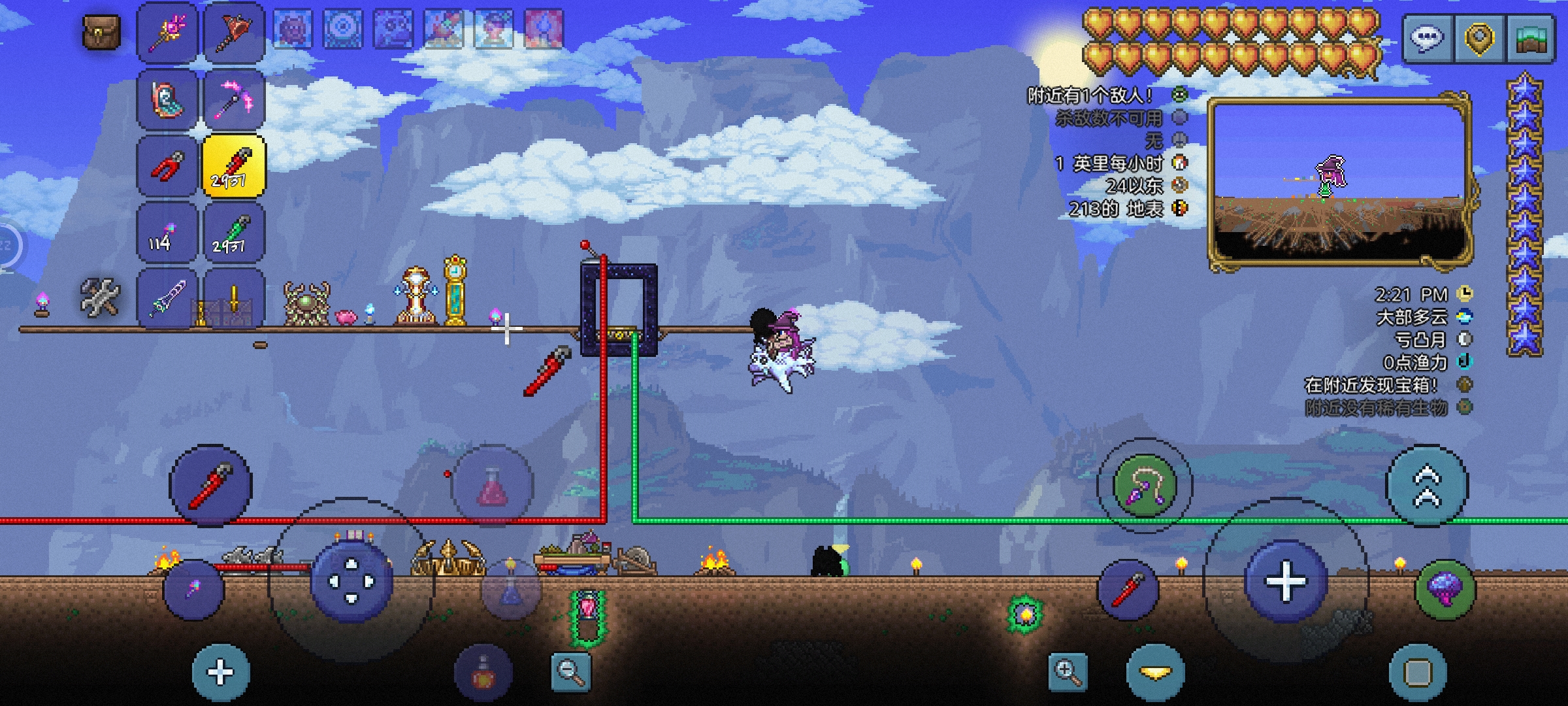Use the buff potion quick button

point(483,673)
